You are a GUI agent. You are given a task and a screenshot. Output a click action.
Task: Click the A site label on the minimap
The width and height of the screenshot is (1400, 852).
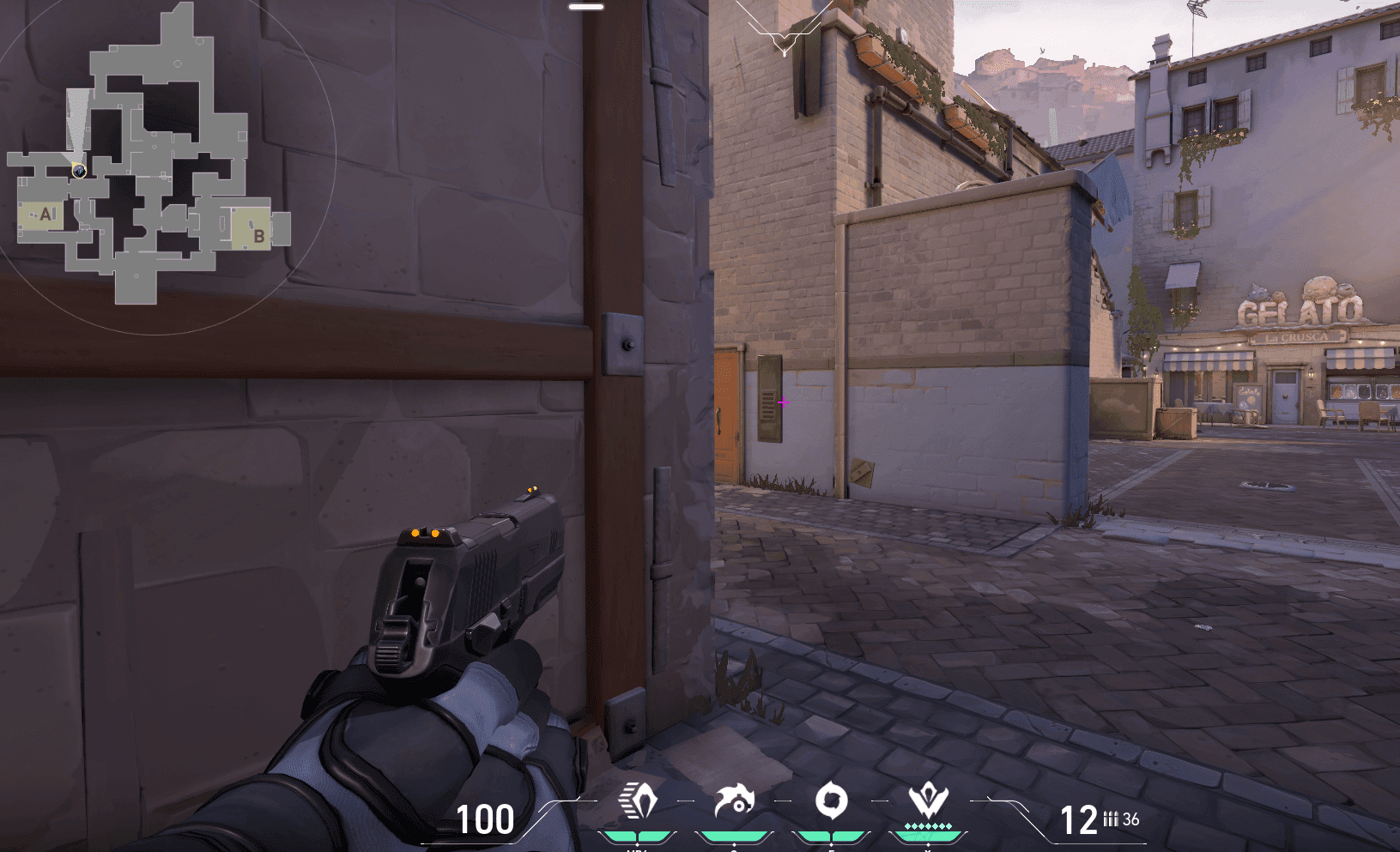click(46, 214)
